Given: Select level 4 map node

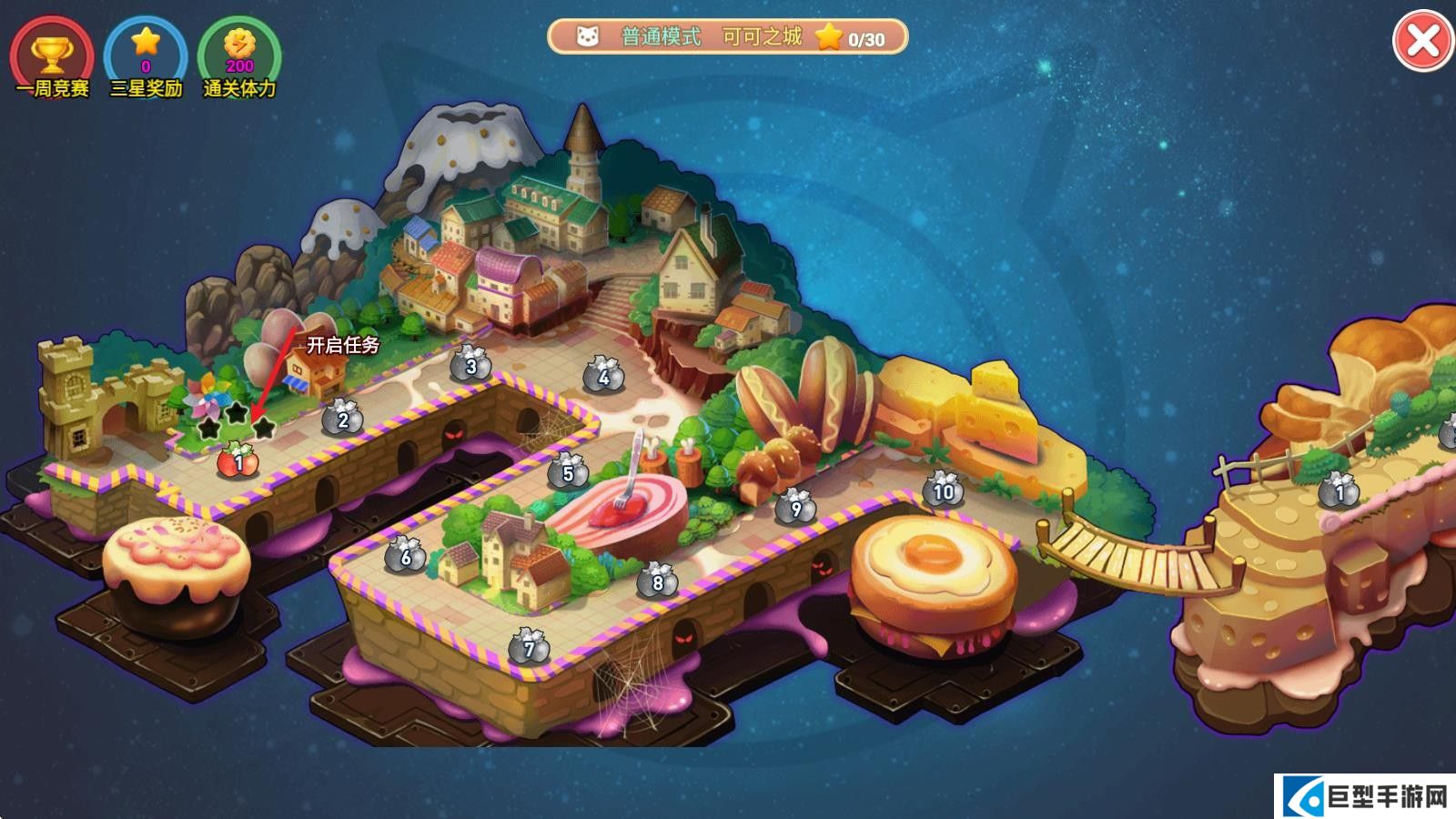Looking at the screenshot, I should coord(602,375).
